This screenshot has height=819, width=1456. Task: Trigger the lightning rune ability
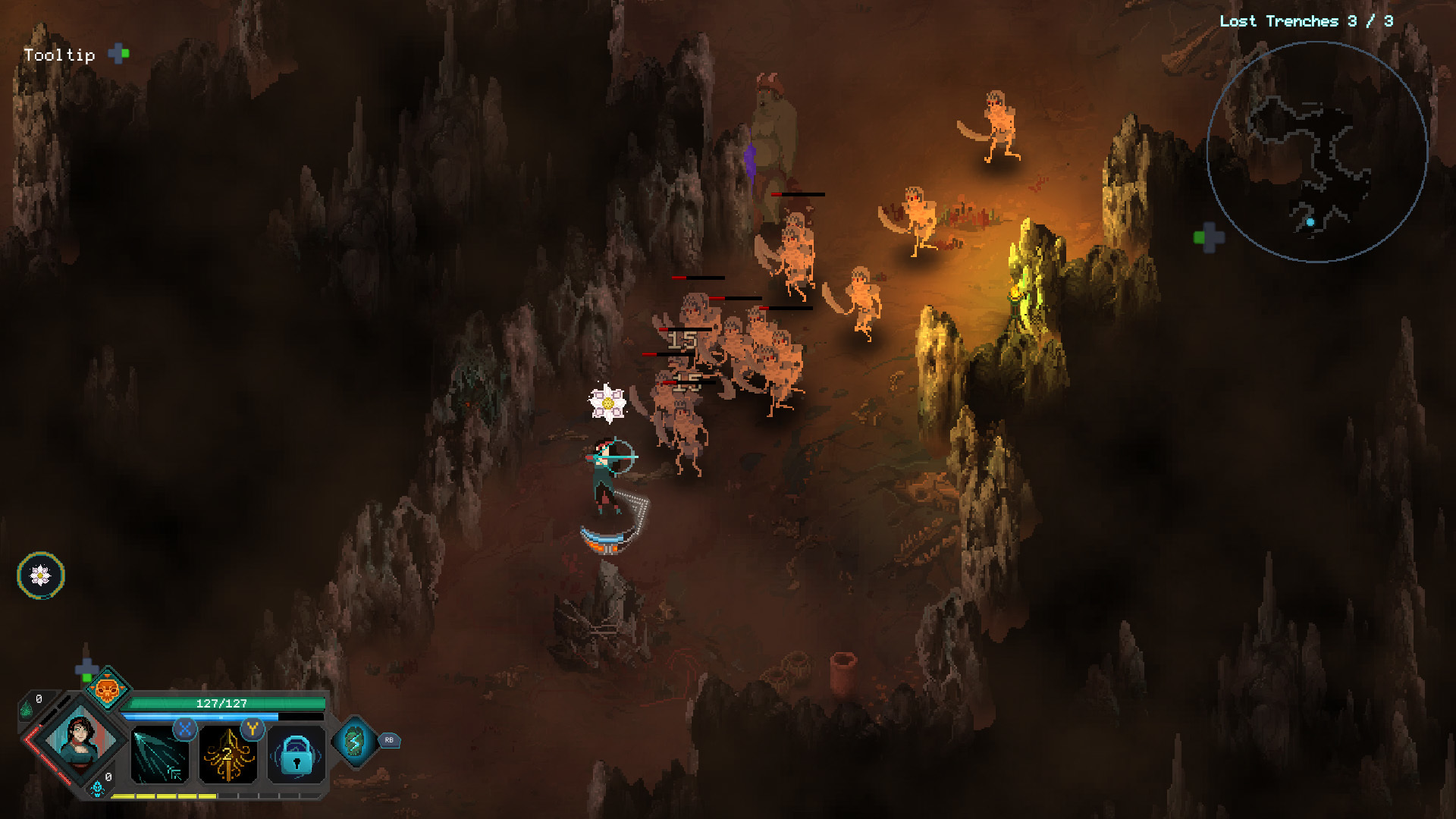[354, 741]
